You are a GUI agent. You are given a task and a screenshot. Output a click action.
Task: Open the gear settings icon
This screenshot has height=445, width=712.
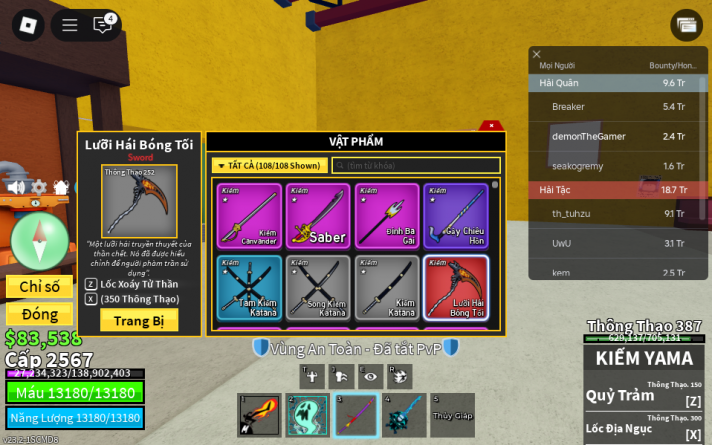(x=39, y=187)
